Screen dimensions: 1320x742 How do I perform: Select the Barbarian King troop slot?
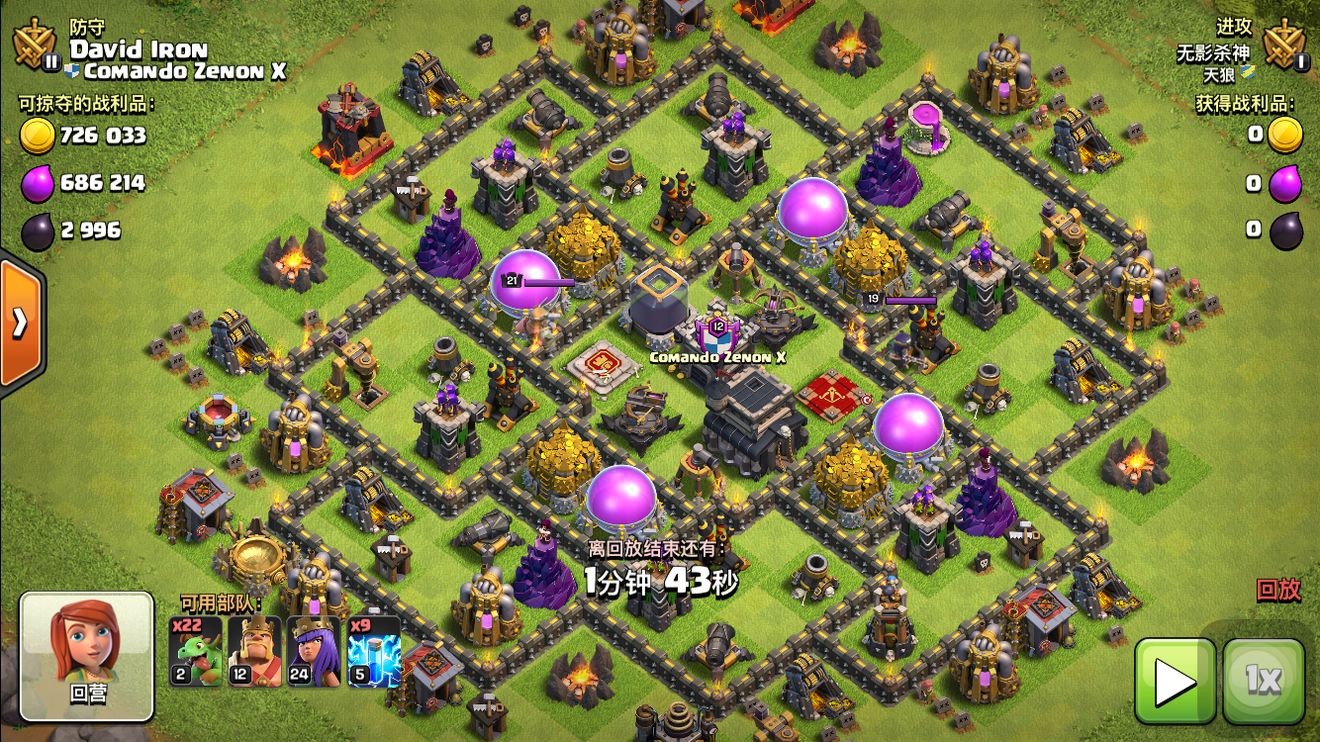256,651
